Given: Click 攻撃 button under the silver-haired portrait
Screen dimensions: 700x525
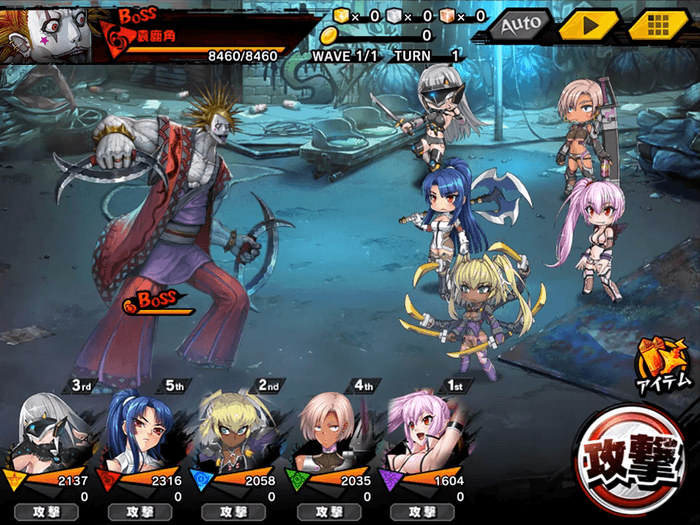Looking at the screenshot, I should click(x=48, y=512).
